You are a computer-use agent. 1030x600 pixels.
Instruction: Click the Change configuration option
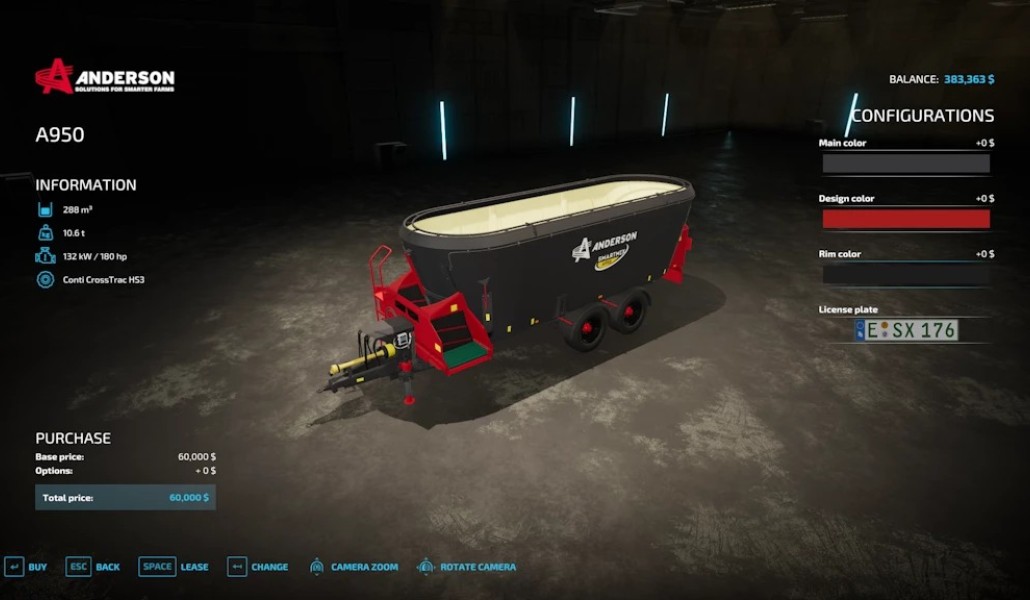[x=257, y=567]
